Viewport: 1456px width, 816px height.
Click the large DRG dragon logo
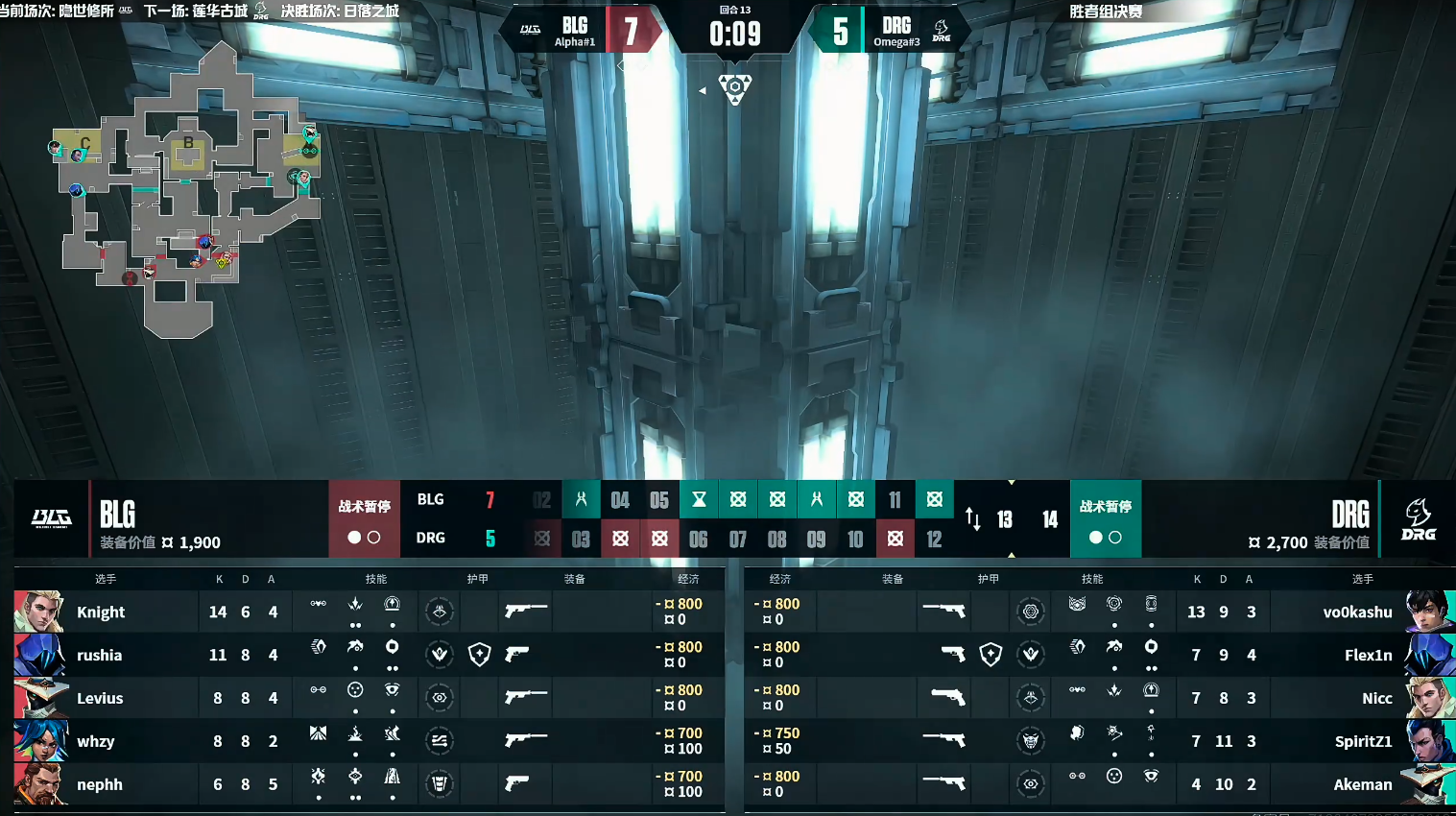pyautogui.click(x=1418, y=518)
